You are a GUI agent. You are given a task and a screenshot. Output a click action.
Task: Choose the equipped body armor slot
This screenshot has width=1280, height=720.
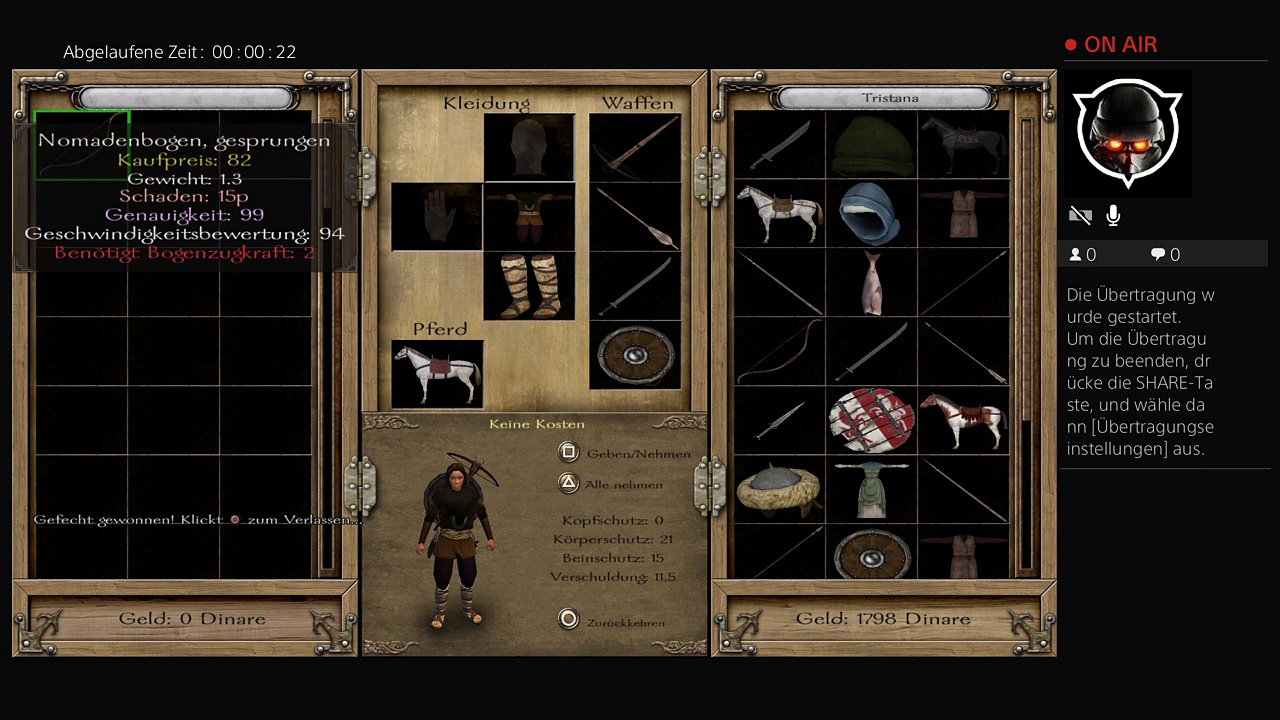(529, 216)
